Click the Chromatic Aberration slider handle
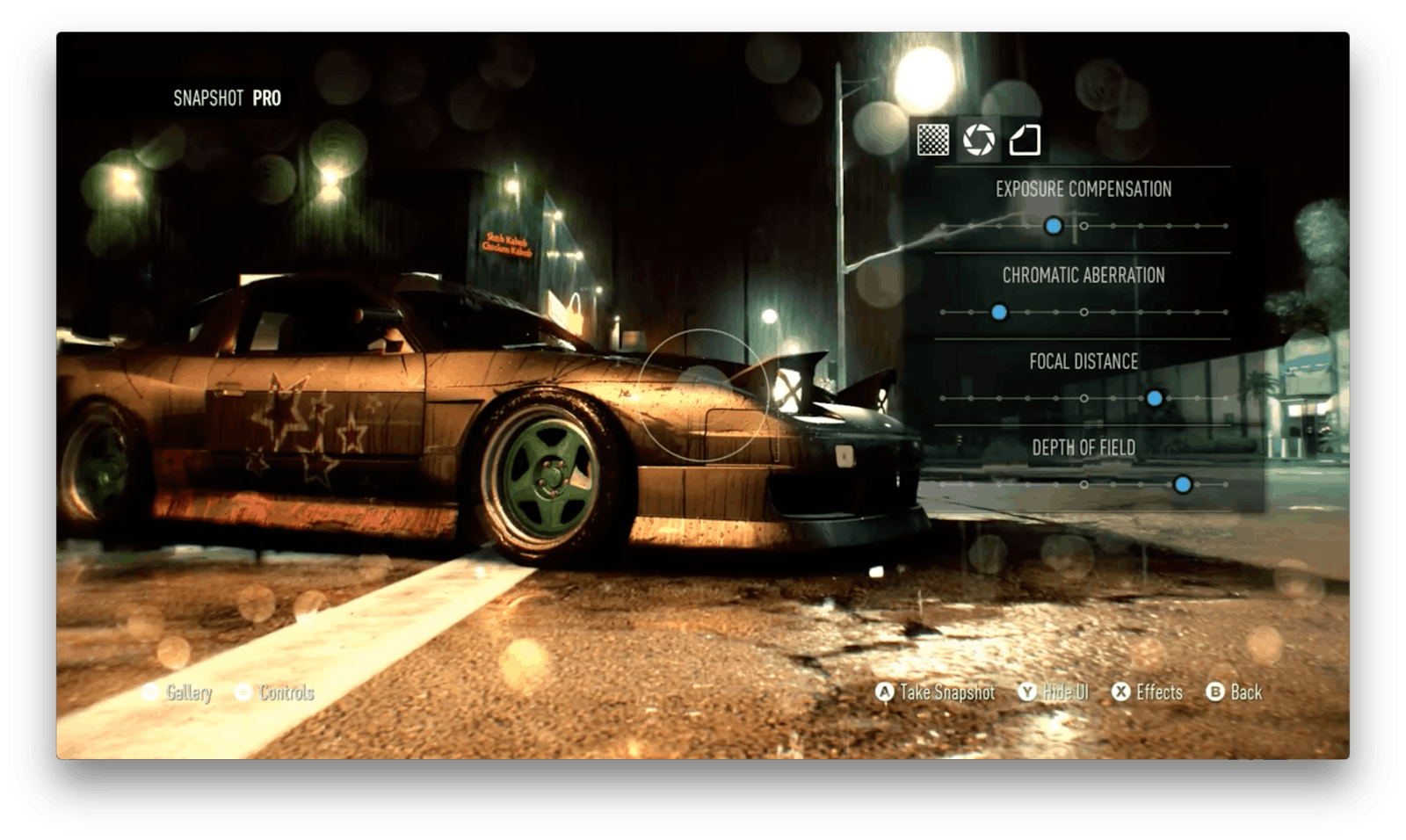The width and height of the screenshot is (1406, 840). pos(999,312)
